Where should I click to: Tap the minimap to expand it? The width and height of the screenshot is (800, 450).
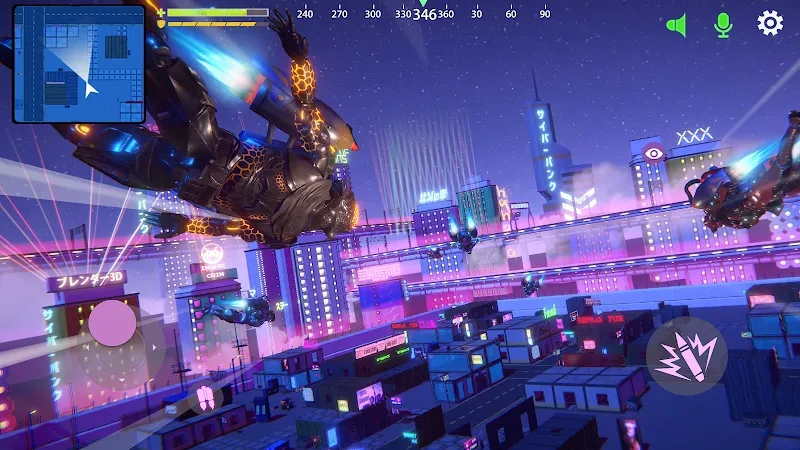point(79,64)
